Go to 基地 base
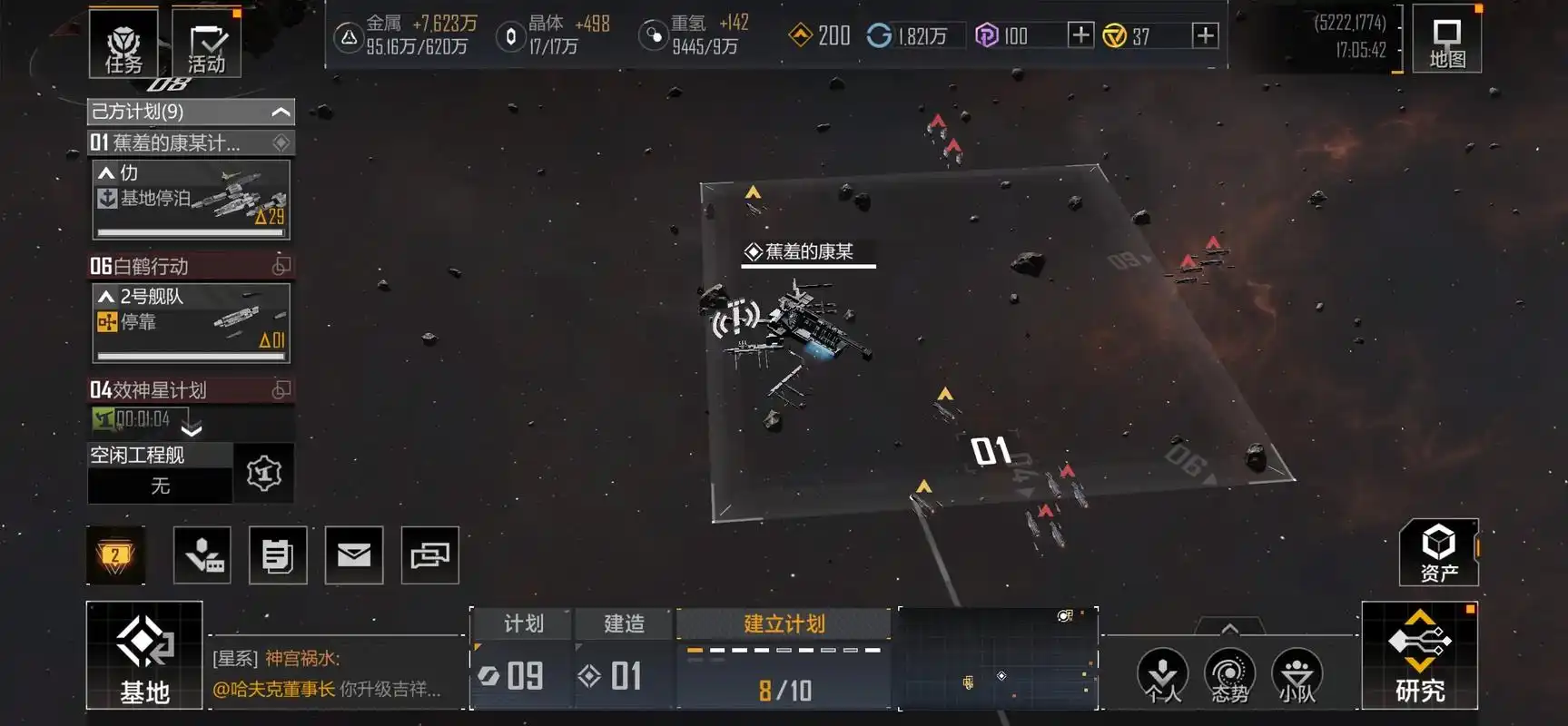 point(144,655)
